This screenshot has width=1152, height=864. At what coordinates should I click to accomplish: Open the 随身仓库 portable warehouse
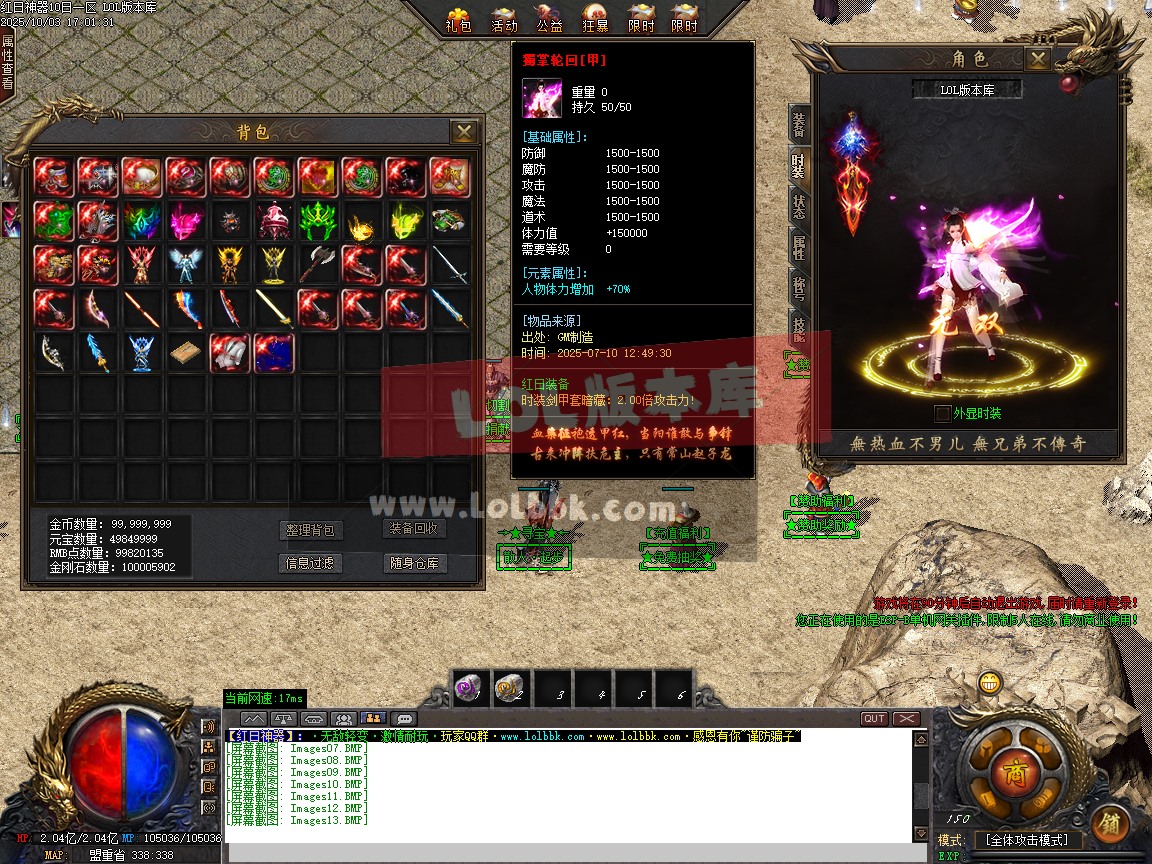[414, 564]
